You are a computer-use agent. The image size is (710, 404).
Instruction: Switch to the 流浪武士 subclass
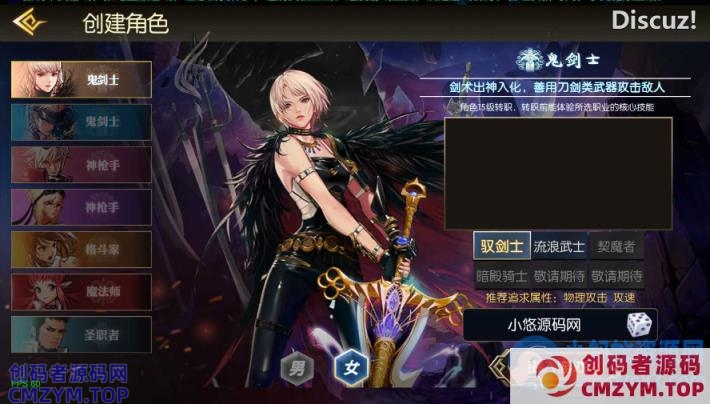pyautogui.click(x=559, y=246)
